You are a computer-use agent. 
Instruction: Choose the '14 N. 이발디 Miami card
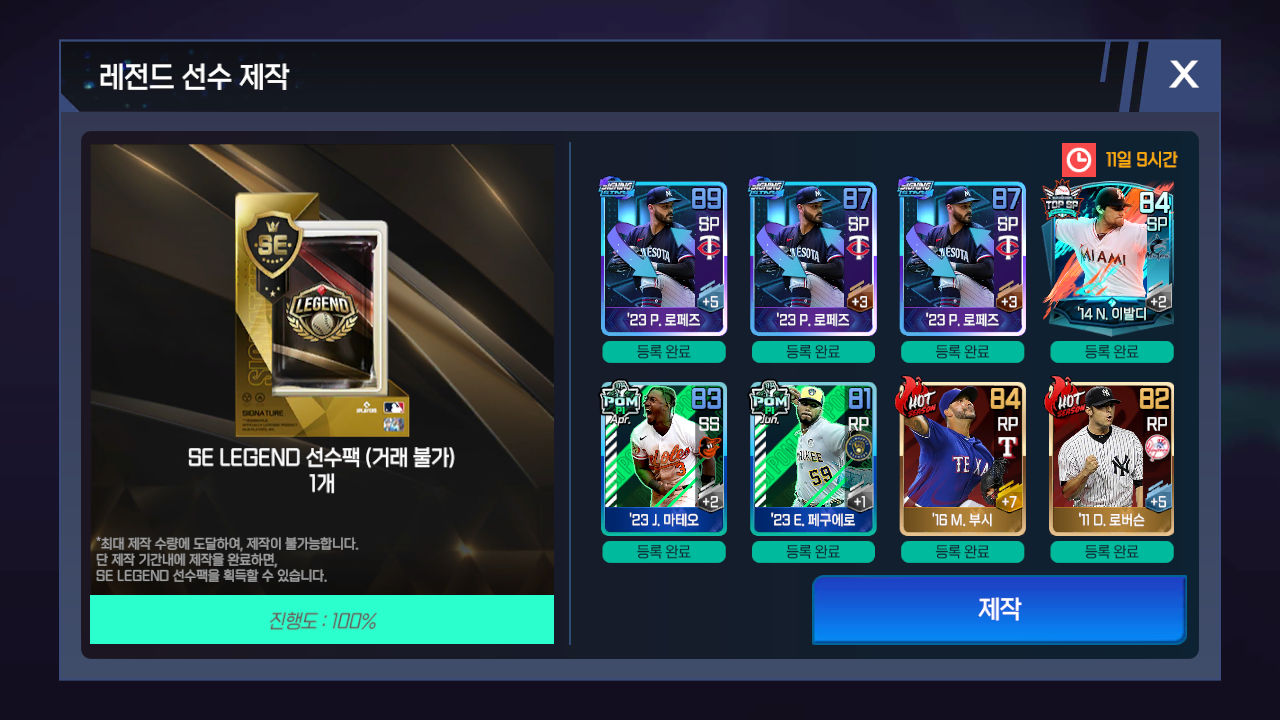(x=1111, y=258)
